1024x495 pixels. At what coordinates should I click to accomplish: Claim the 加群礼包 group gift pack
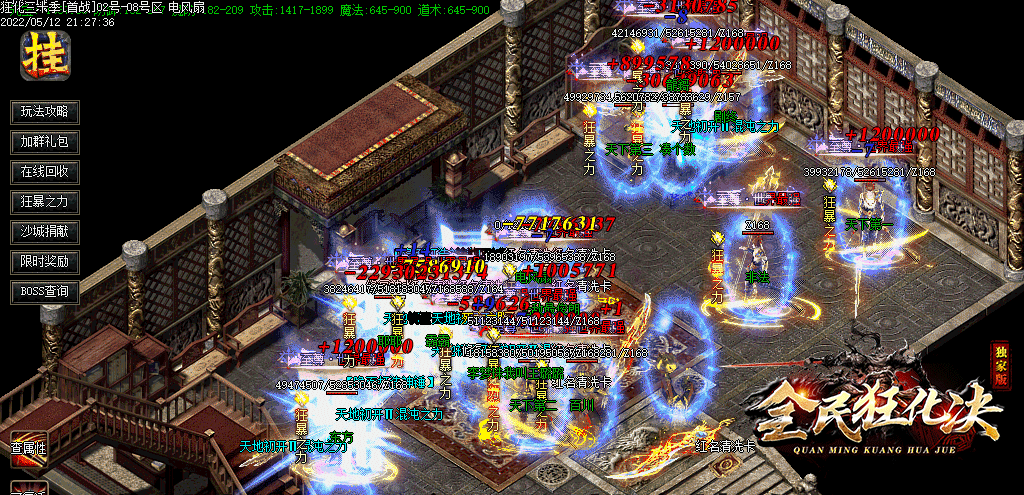click(x=45, y=142)
